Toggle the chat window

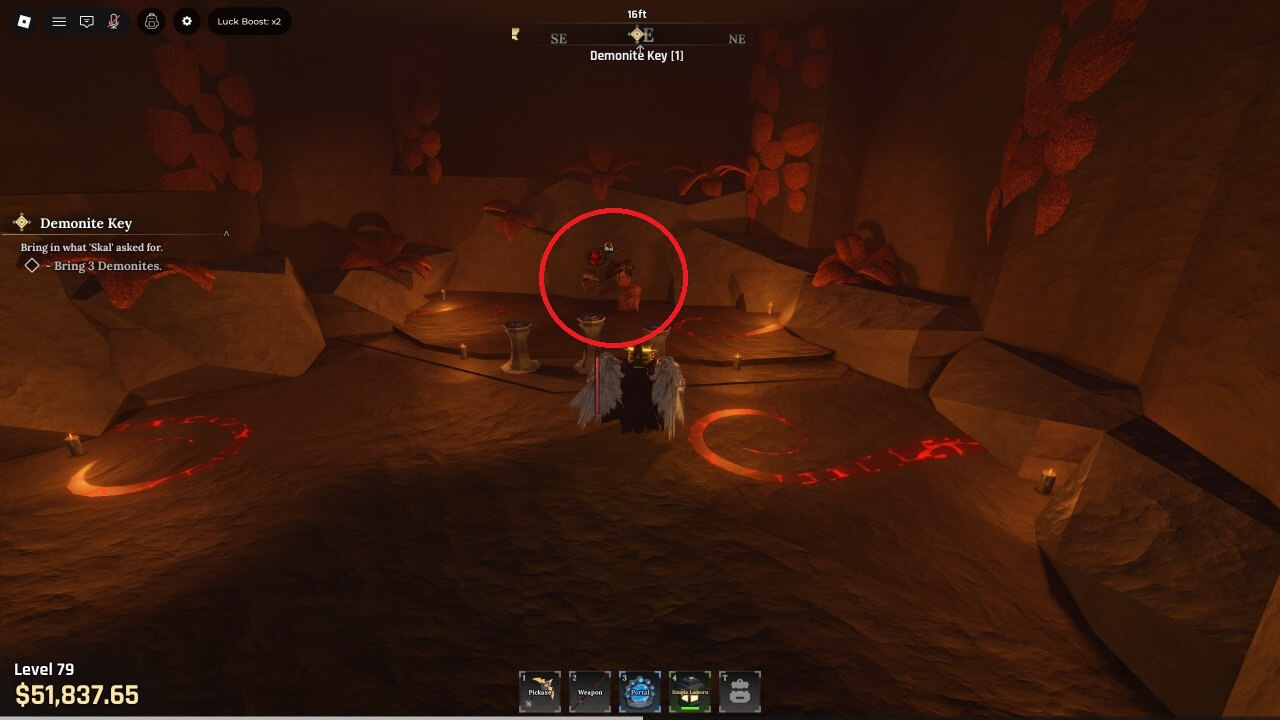(87, 21)
